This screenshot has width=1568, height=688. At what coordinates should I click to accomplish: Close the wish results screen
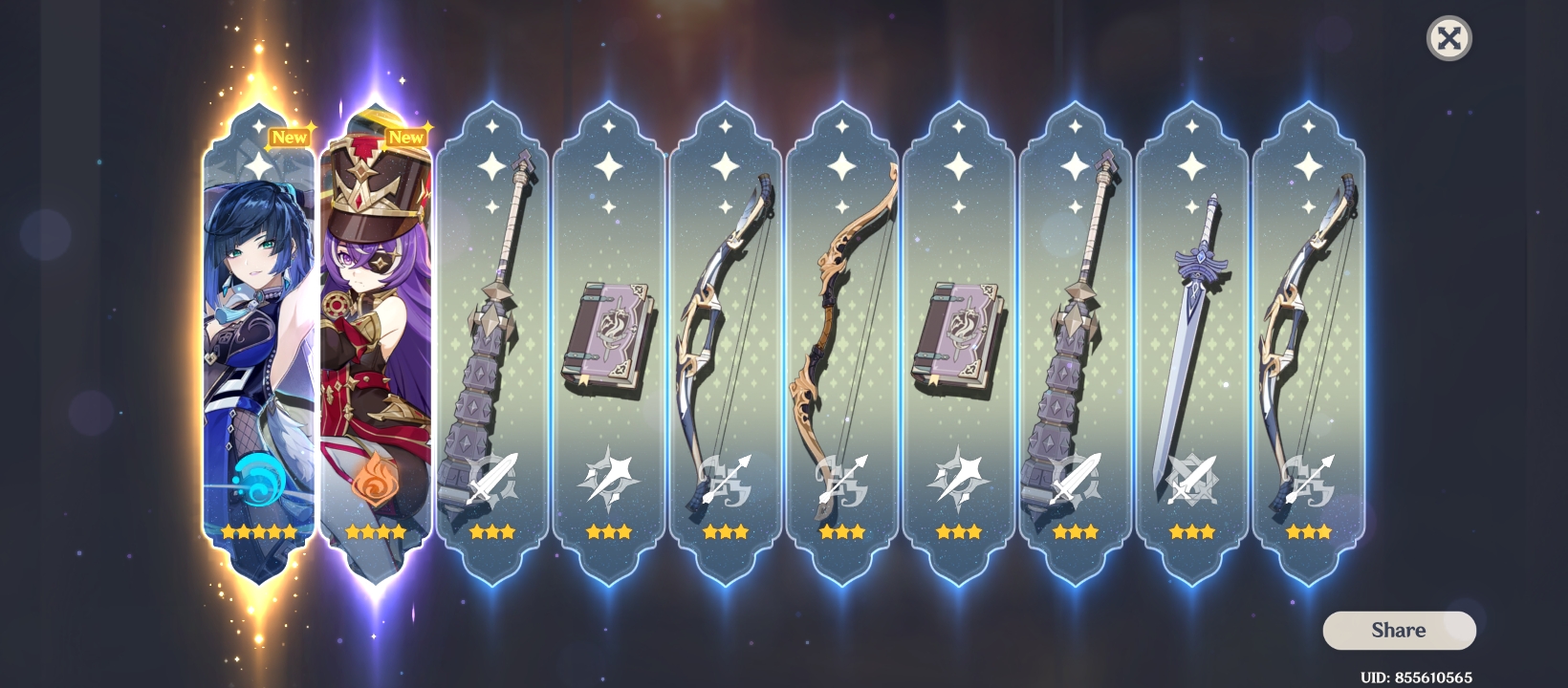coord(1449,39)
